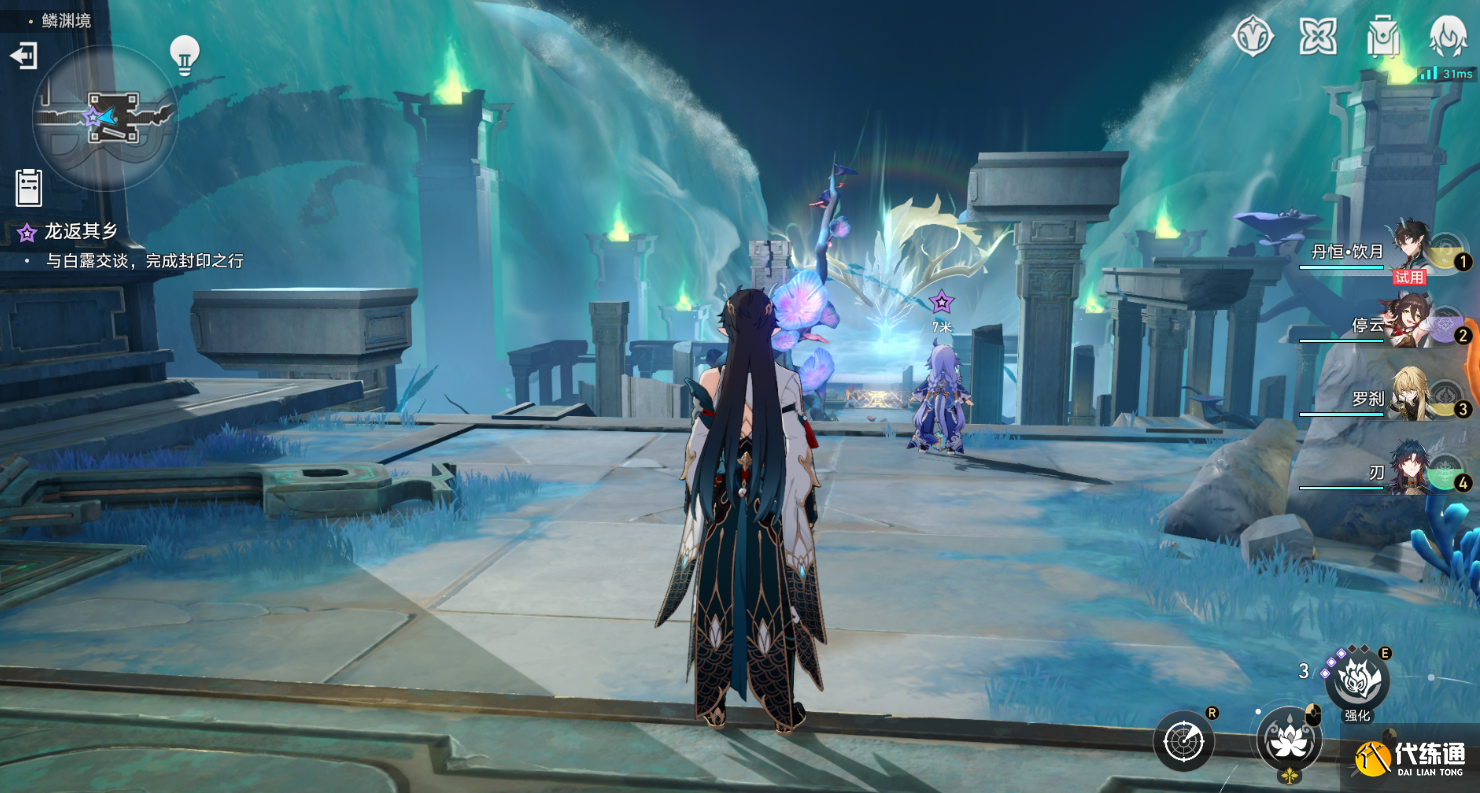This screenshot has width=1480, height=793.
Task: Open the clipboard mission log icon
Action: (29, 187)
